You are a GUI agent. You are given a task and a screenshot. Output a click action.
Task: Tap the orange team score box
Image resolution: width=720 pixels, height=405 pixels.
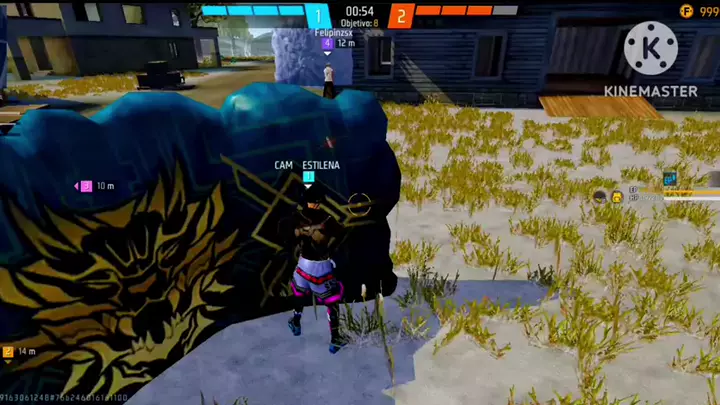pos(401,15)
